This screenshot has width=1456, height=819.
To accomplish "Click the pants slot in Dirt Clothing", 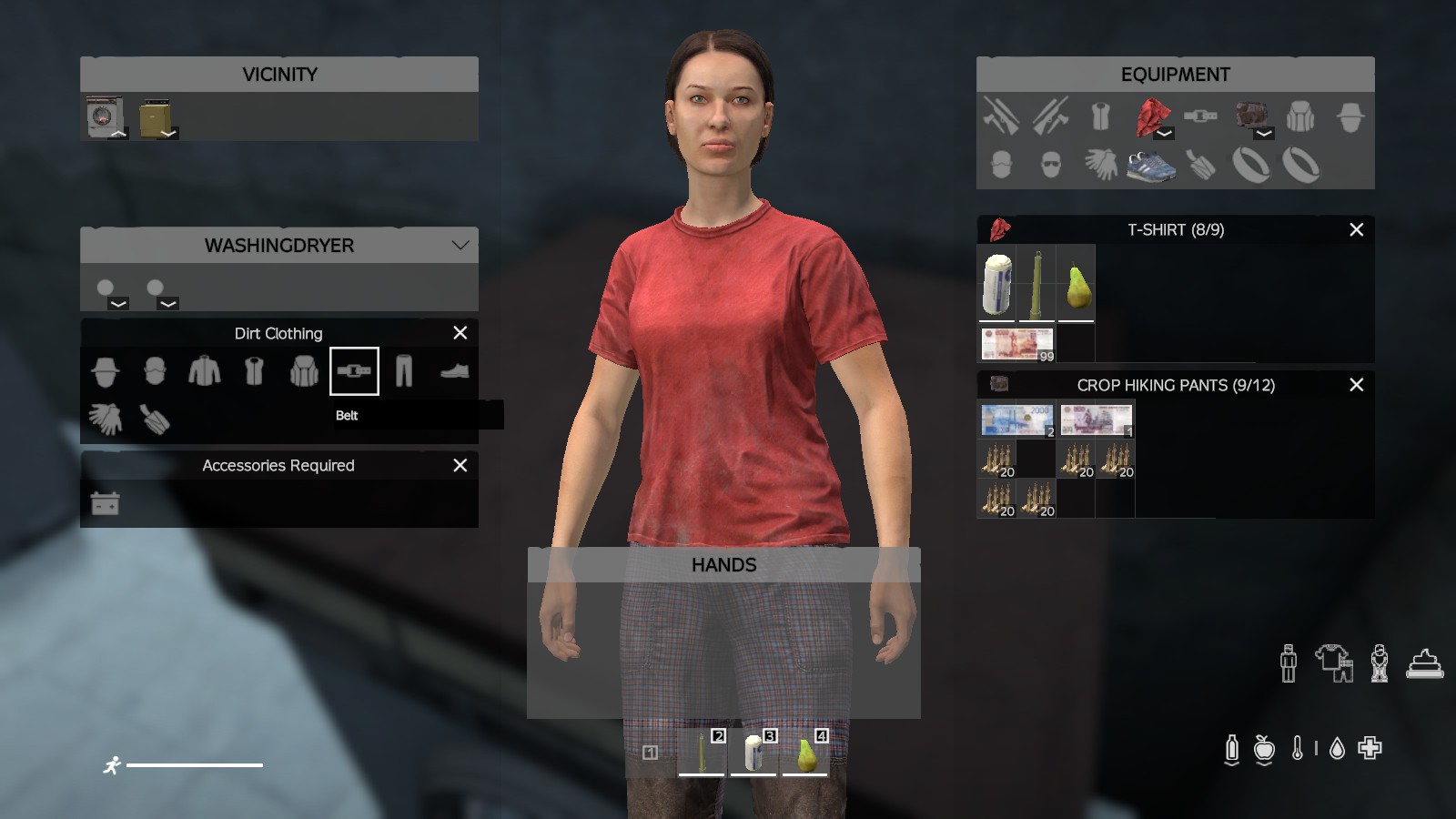I will pyautogui.click(x=404, y=371).
